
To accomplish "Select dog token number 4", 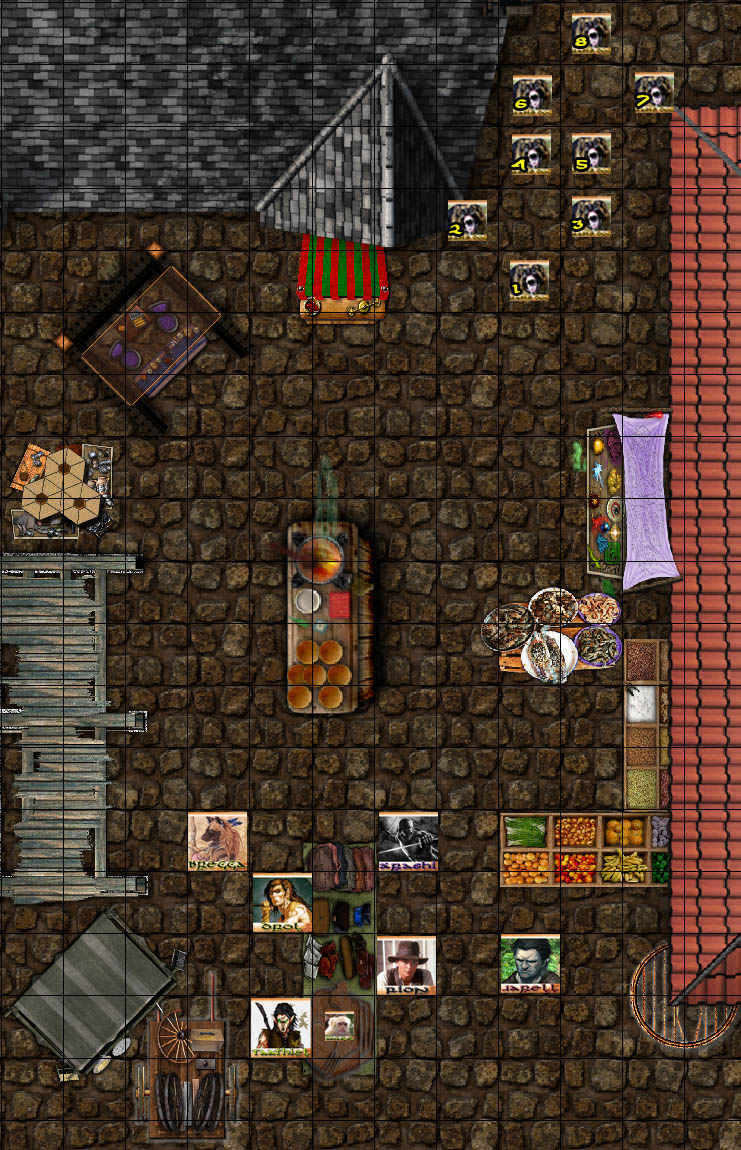I will [531, 155].
